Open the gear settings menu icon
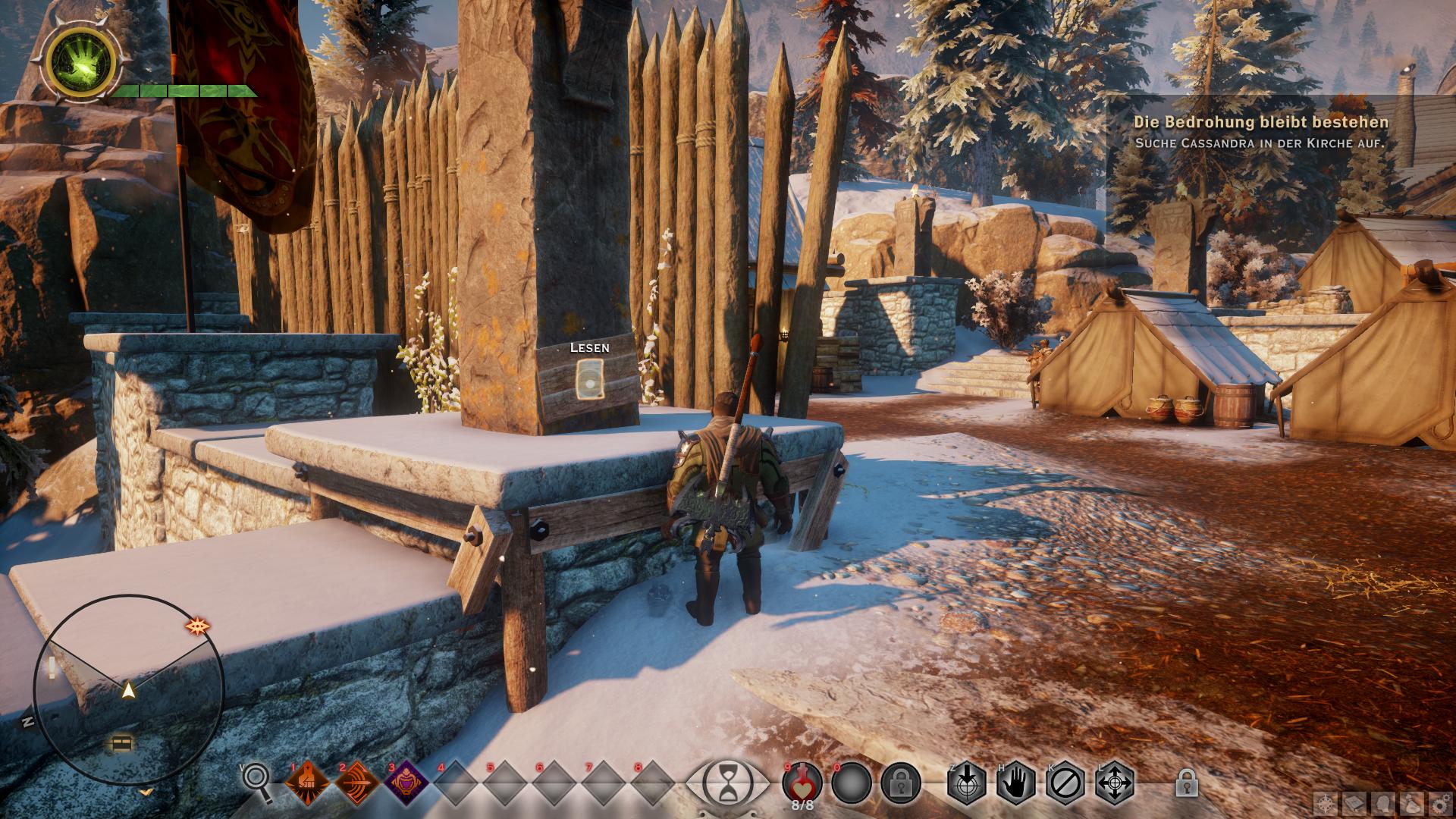Screen dimensions: 1456x819 coord(1439,803)
